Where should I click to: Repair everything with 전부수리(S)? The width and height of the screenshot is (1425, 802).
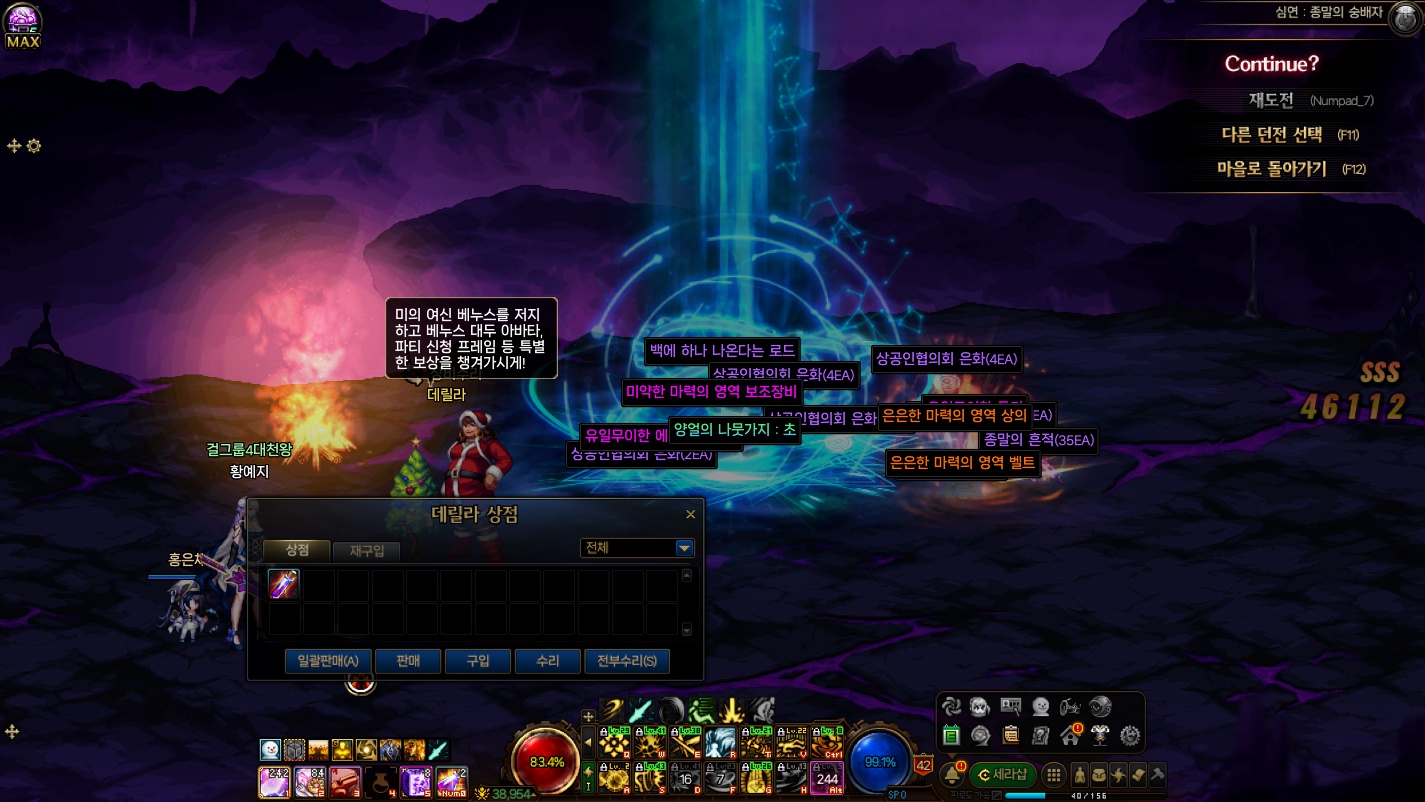tap(627, 661)
